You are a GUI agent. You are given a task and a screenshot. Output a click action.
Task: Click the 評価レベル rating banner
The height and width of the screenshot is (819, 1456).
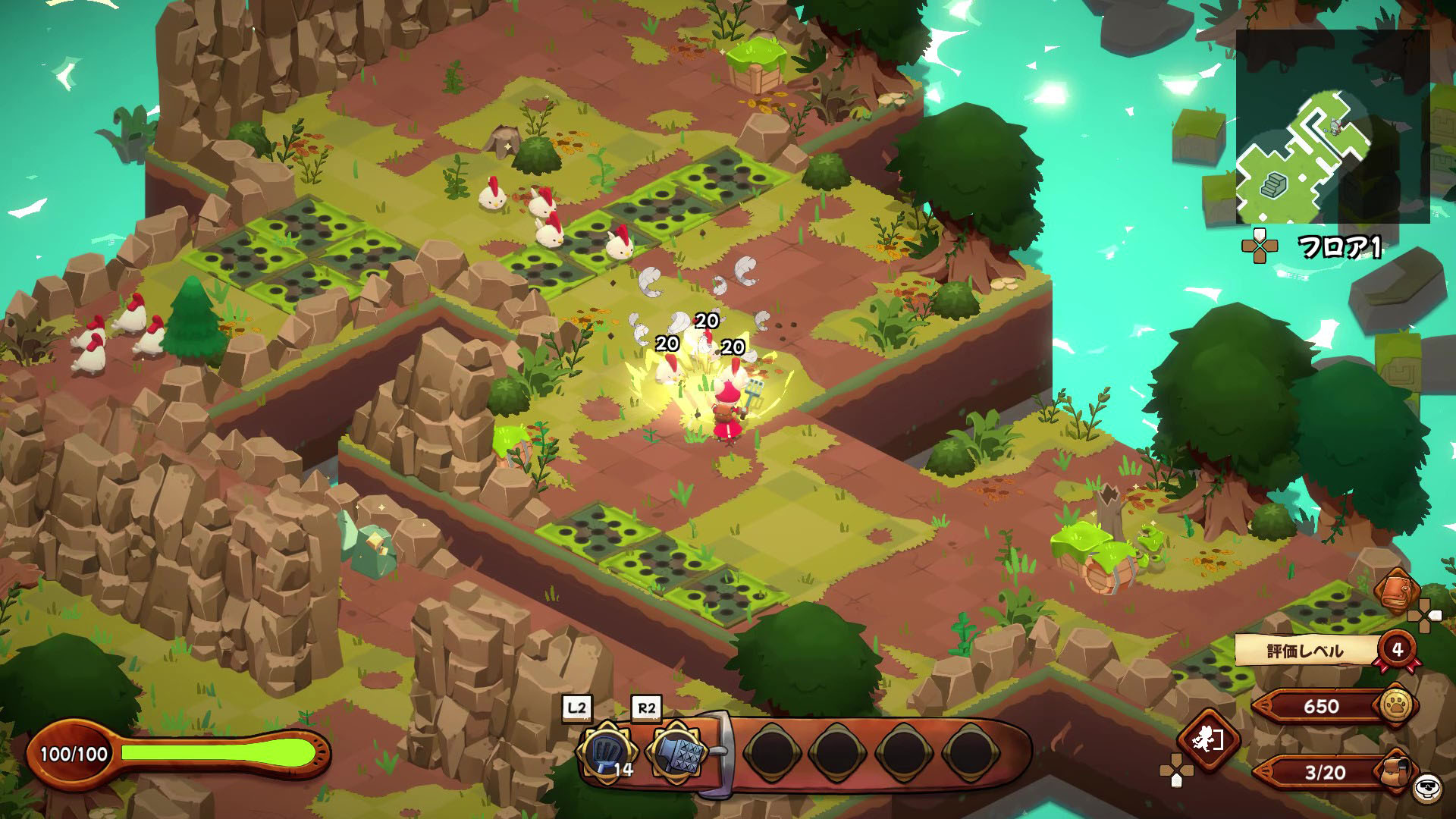(1306, 651)
